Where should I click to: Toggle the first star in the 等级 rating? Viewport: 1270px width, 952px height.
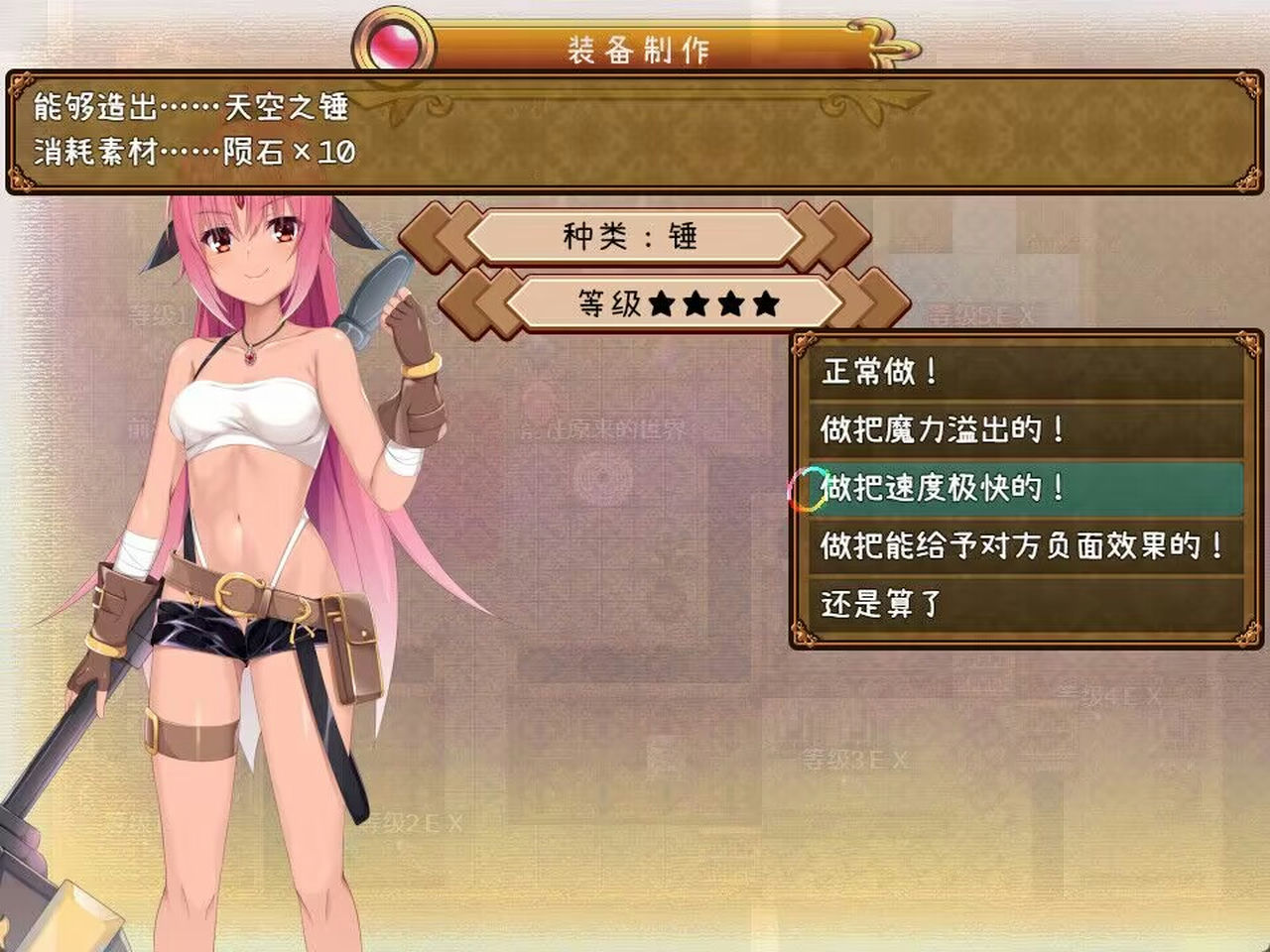[x=660, y=302]
